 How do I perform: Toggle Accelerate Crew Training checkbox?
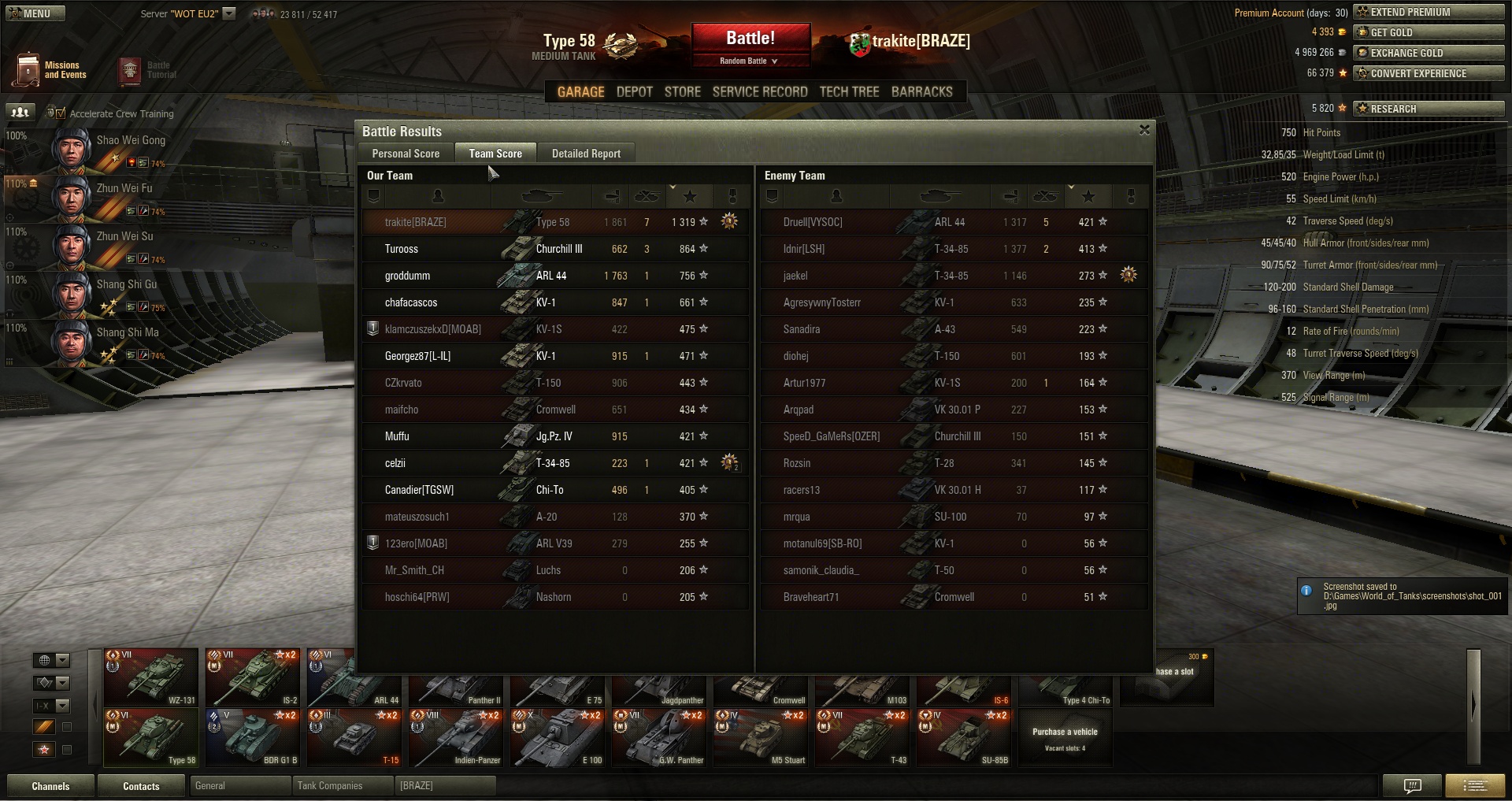coord(61,113)
